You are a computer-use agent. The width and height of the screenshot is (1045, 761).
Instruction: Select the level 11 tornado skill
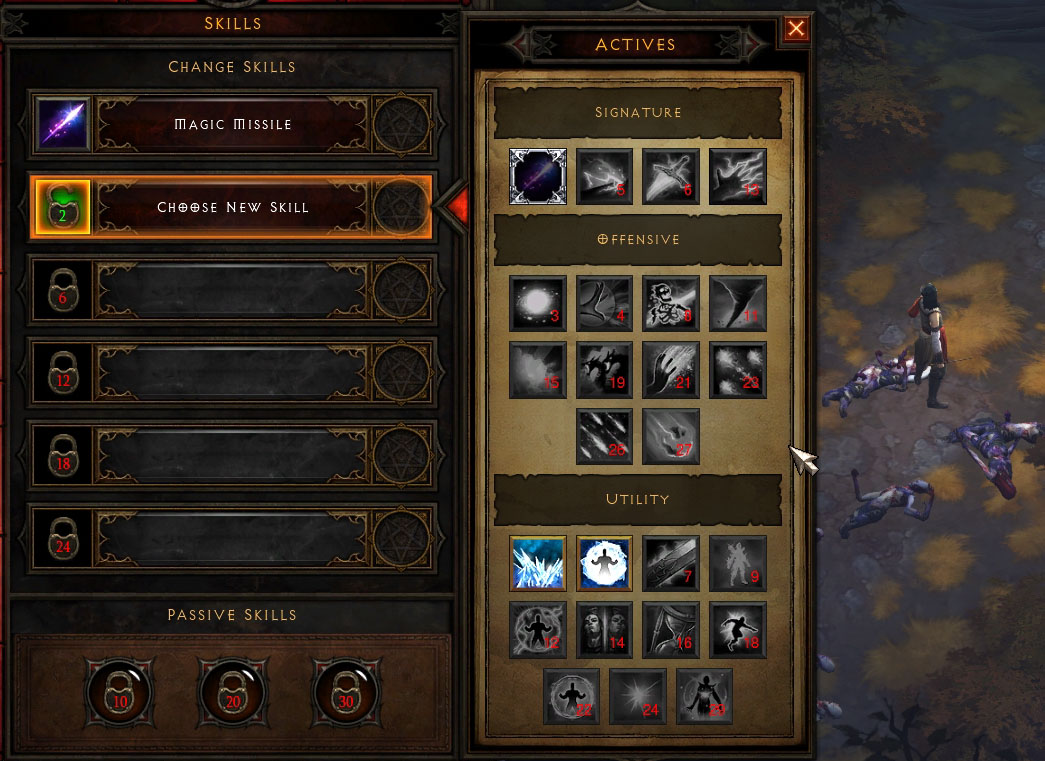[x=738, y=304]
